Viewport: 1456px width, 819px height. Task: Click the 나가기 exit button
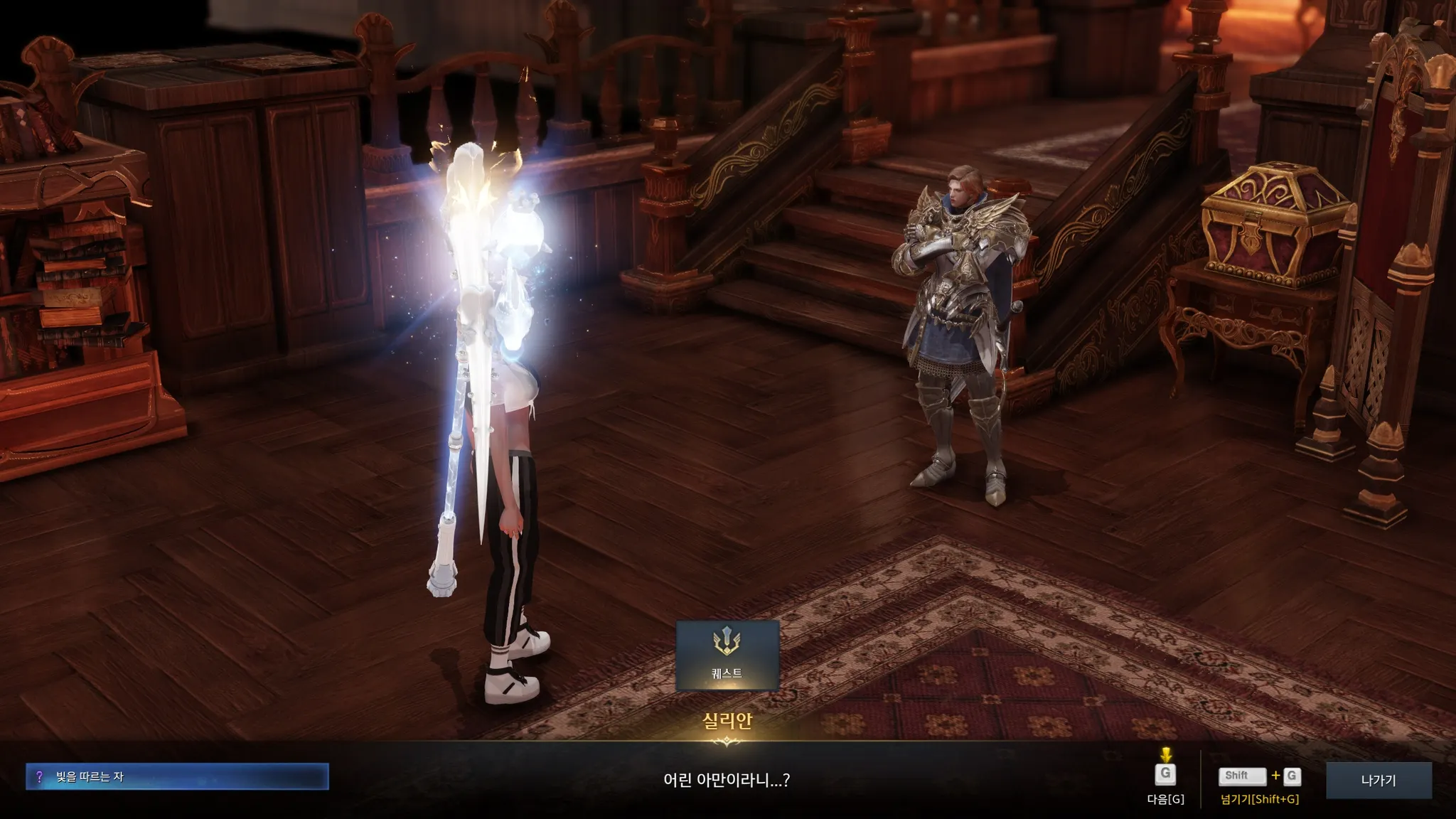[1378, 780]
